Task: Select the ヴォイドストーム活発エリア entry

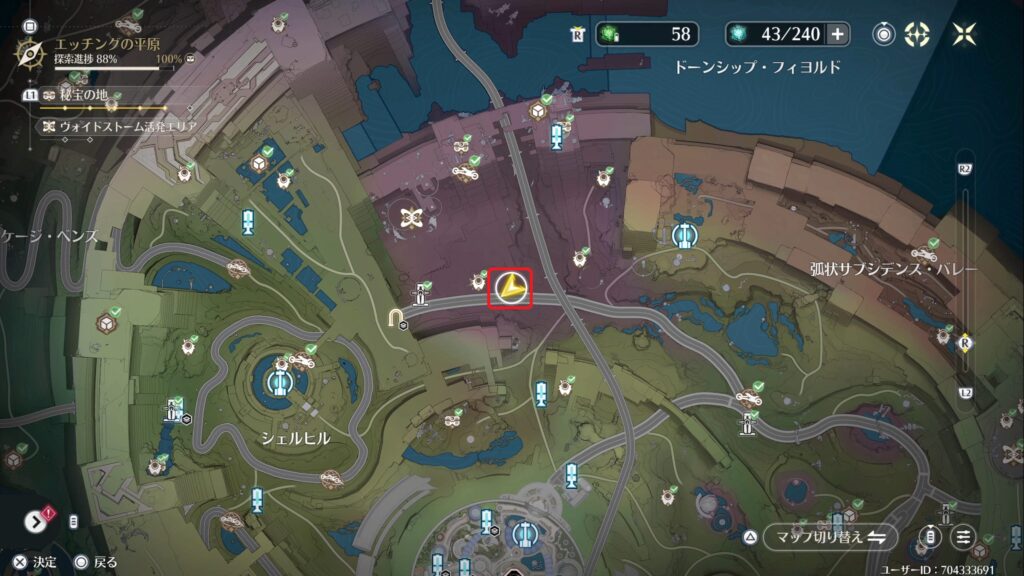Action: (x=120, y=127)
